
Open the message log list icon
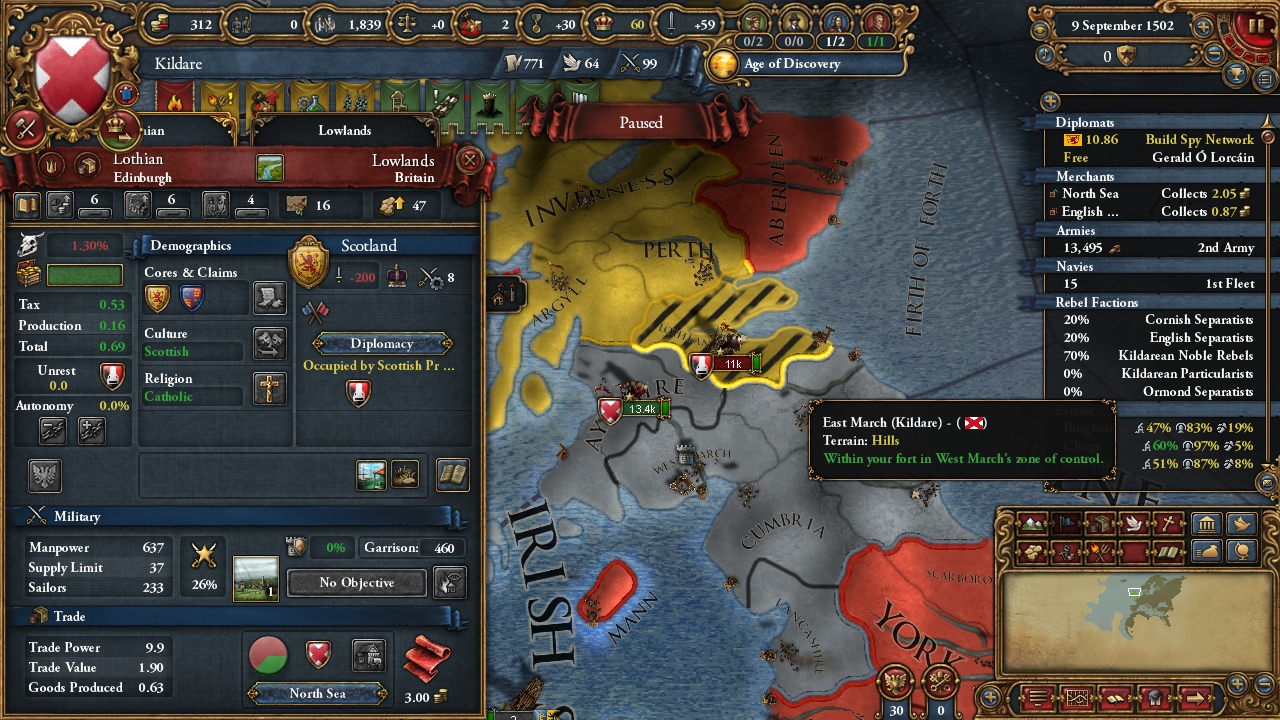1038,699
